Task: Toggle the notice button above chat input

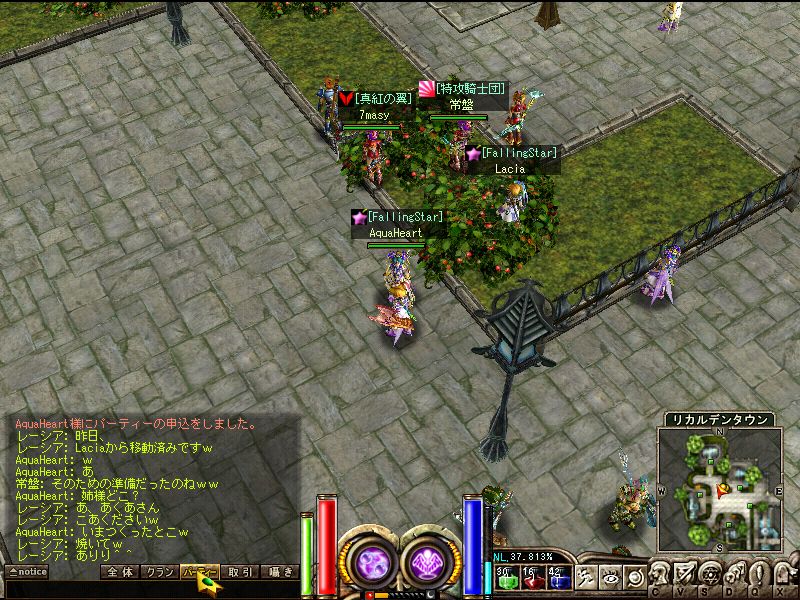Action: (27, 572)
